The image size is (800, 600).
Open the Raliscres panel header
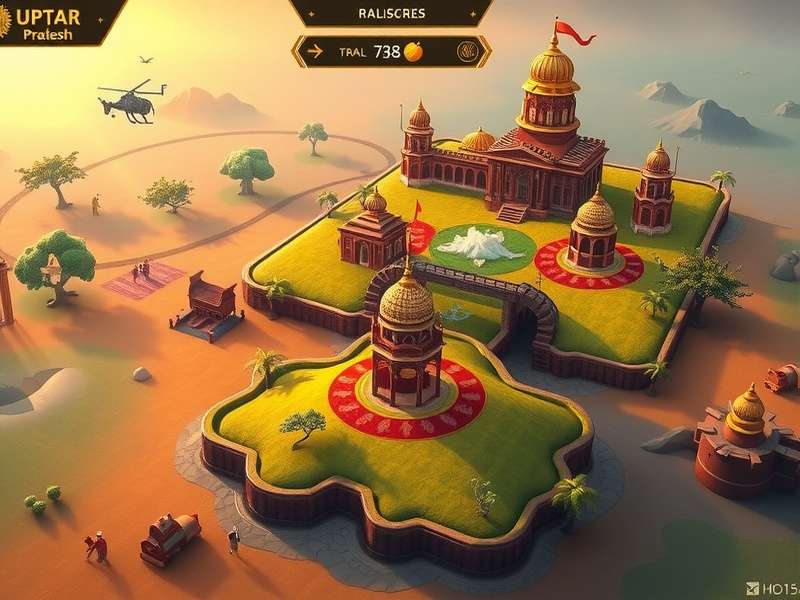pos(391,13)
